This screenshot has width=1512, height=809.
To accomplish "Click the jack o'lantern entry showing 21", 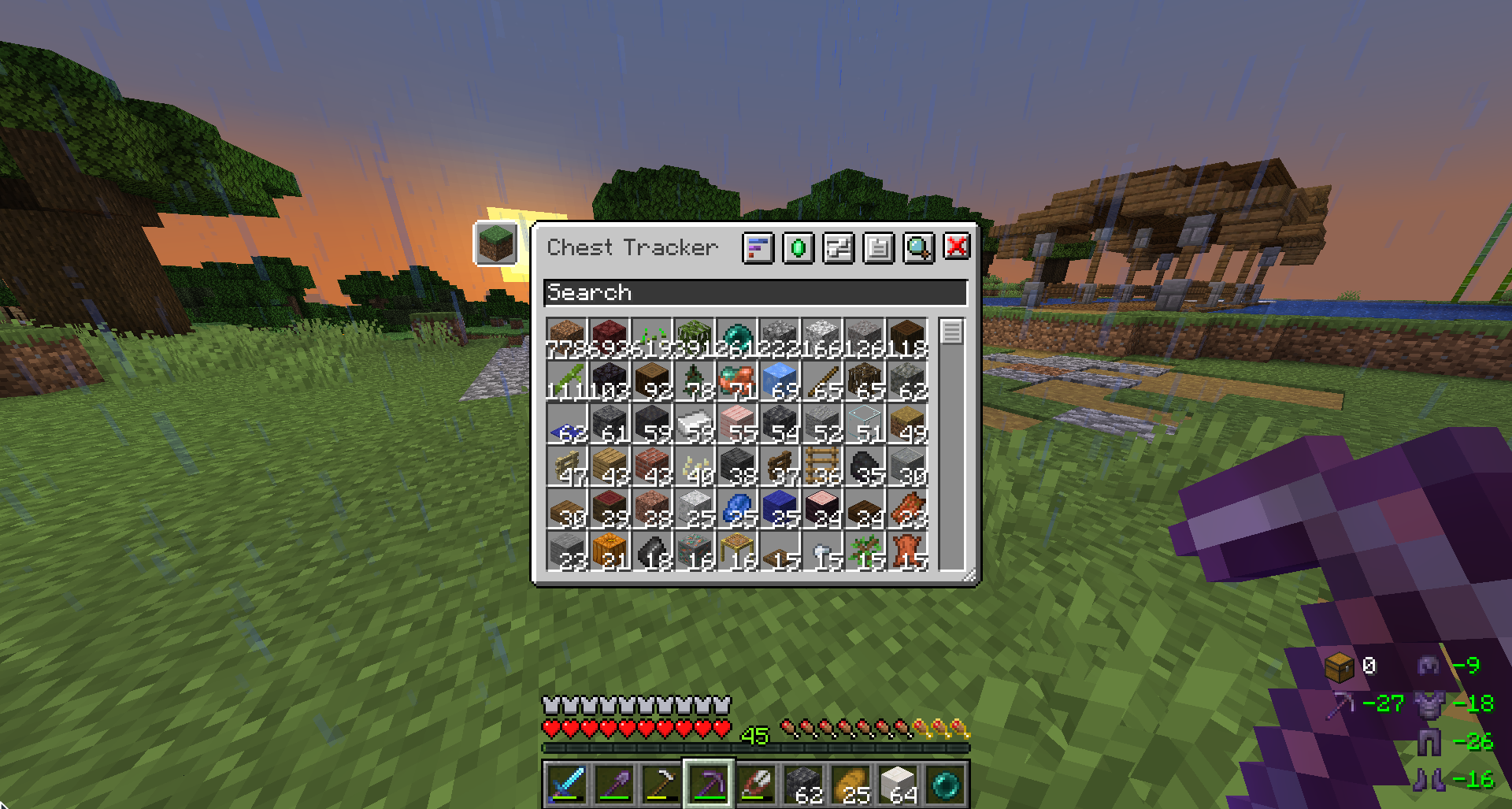I will [610, 551].
